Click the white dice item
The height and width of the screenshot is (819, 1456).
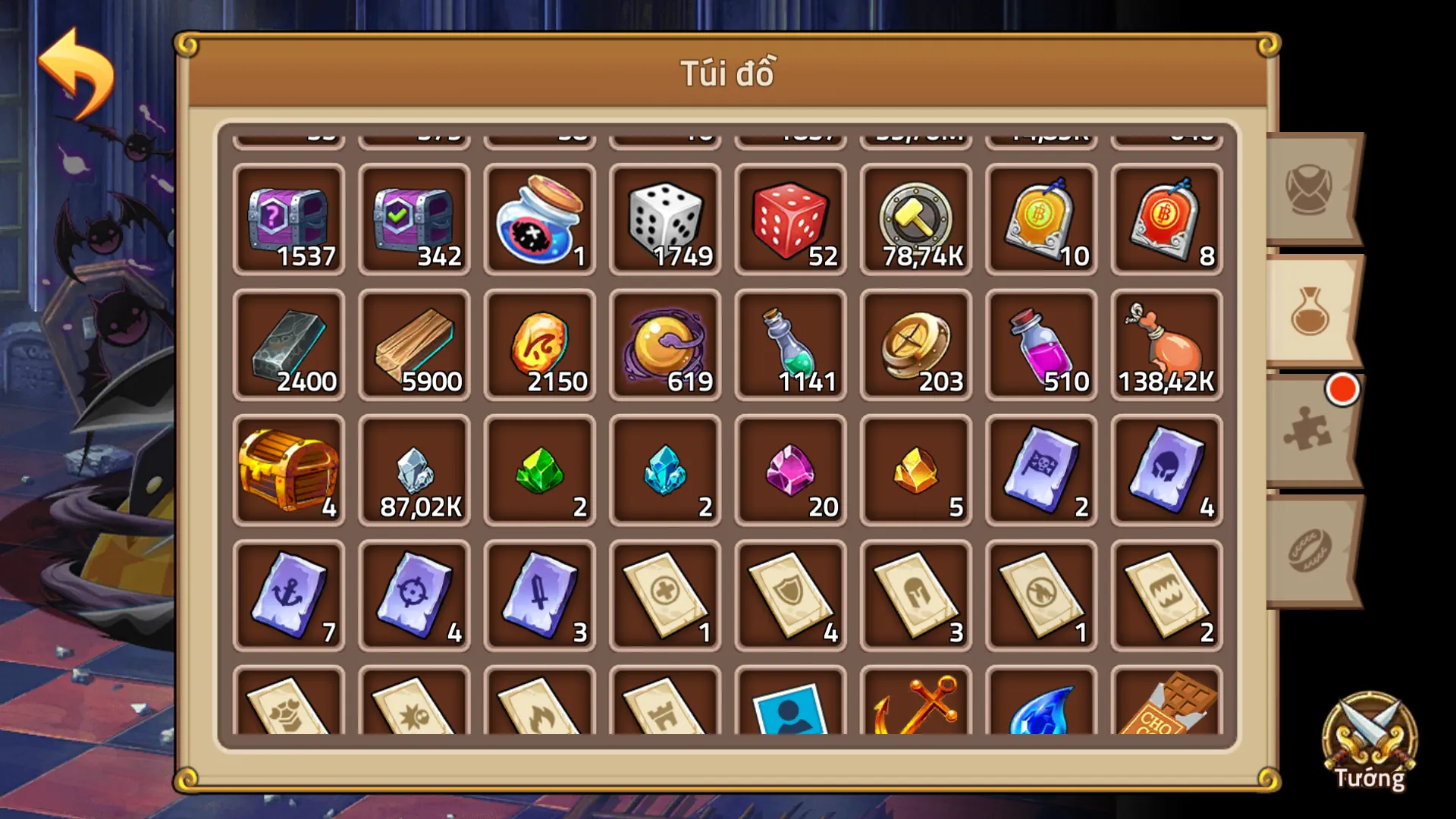coord(665,220)
